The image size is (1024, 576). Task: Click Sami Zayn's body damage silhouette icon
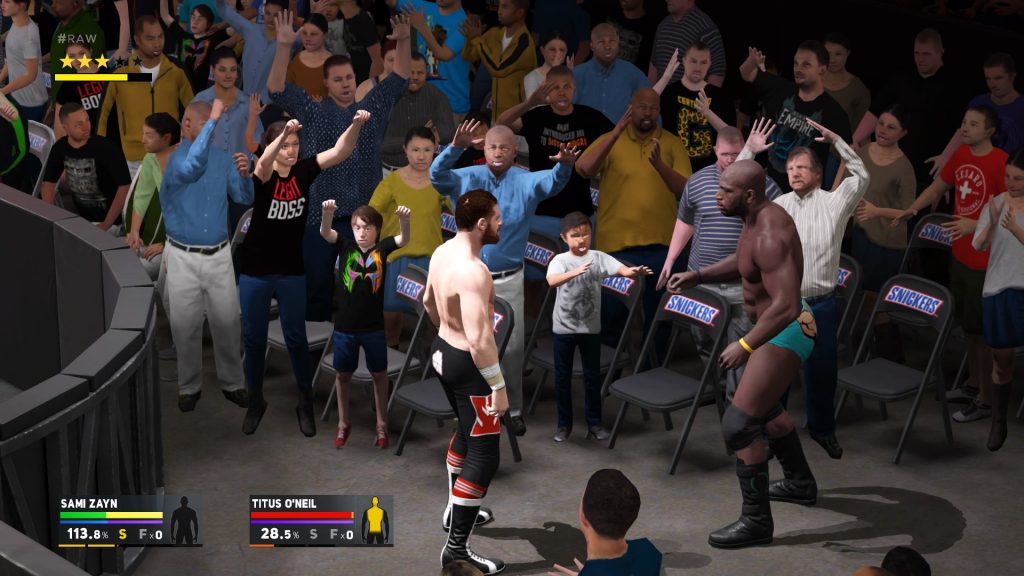[x=184, y=520]
